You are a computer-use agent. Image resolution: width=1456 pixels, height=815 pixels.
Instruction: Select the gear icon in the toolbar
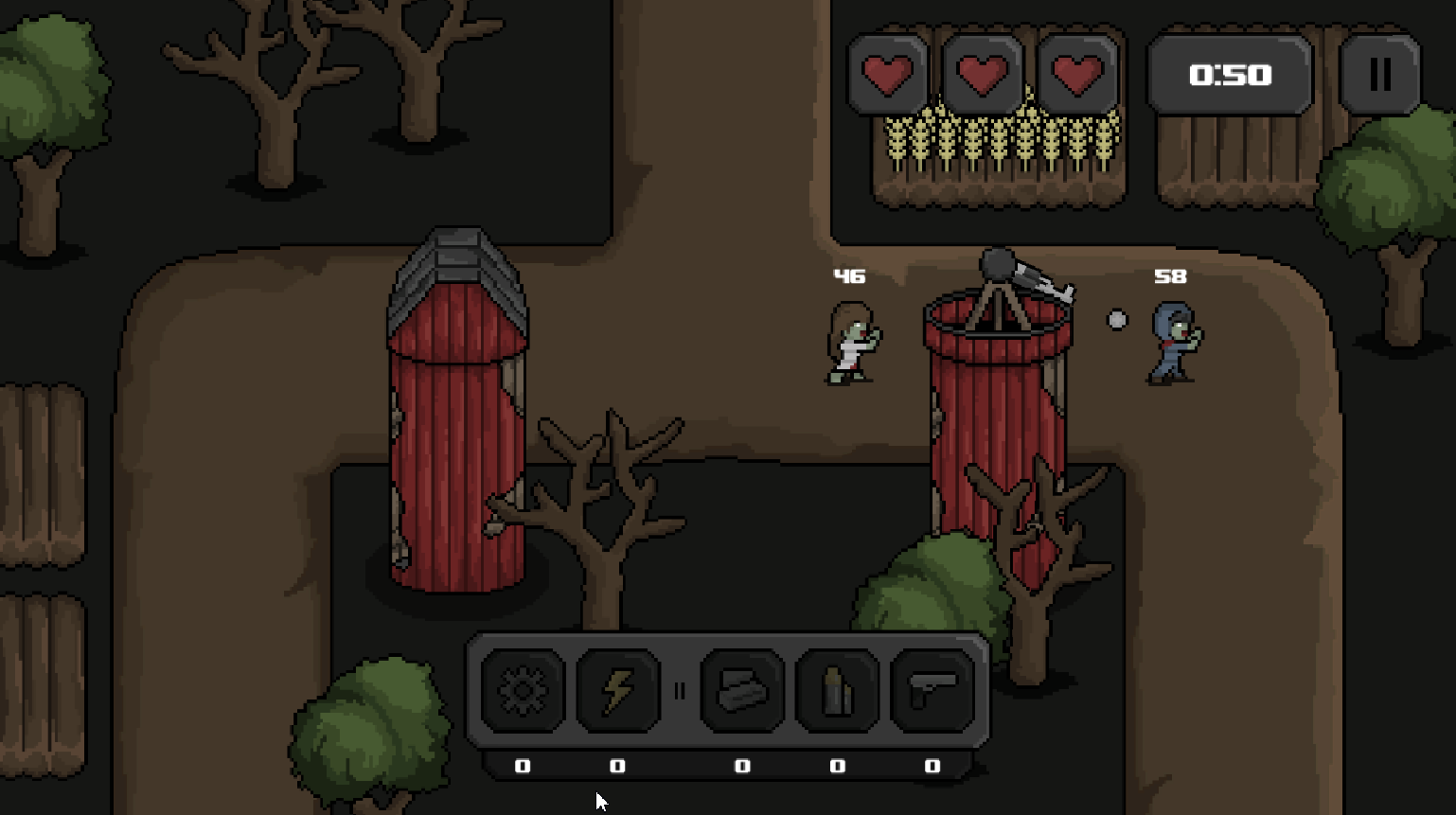523,691
